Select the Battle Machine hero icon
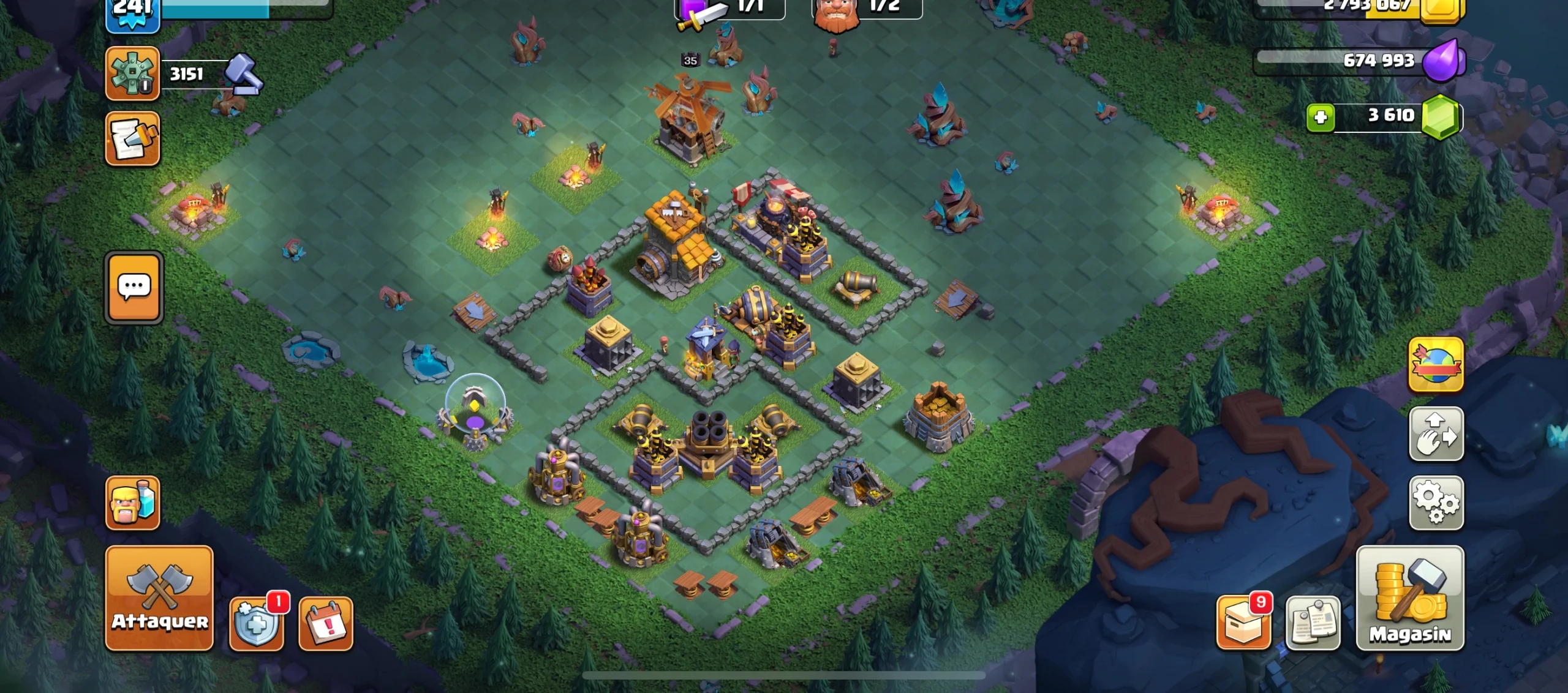Viewport: 1568px width, 693px height. pos(840,15)
